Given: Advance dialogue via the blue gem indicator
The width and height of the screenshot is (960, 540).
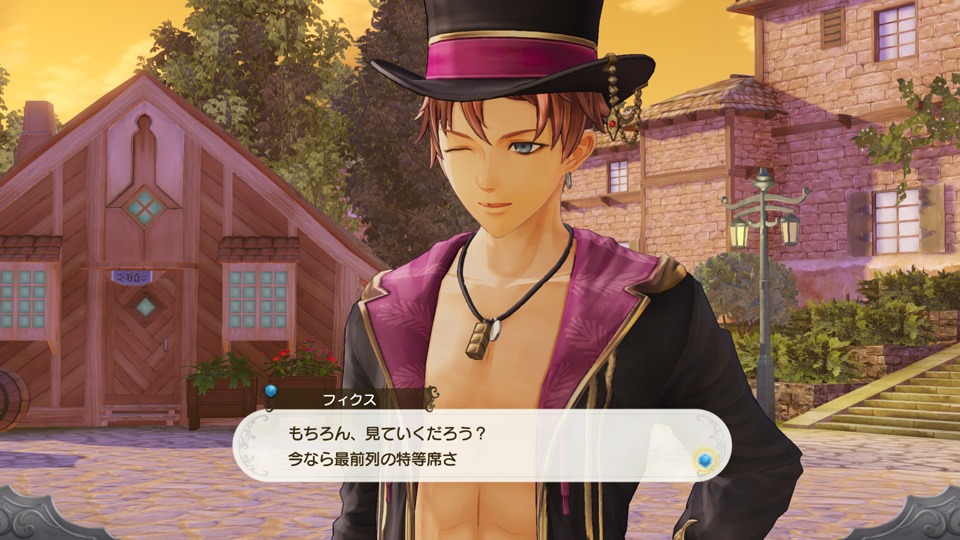Looking at the screenshot, I should pos(704,459).
